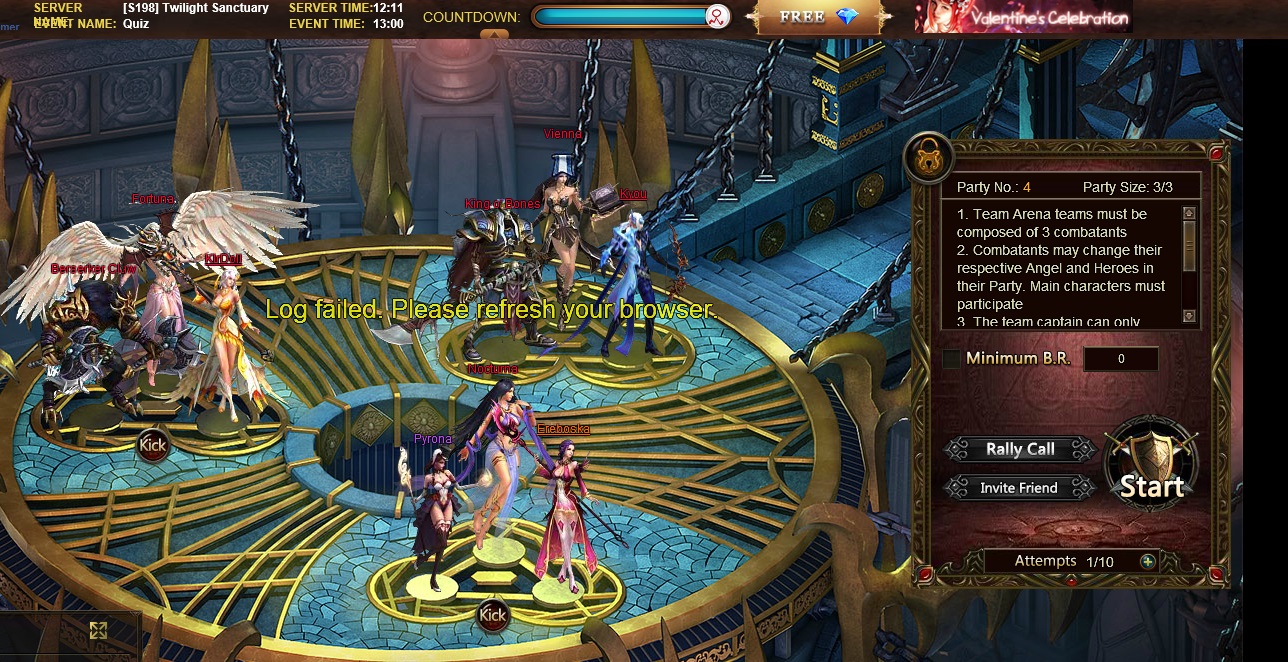
Task: Collapse the top bar with the small arrow
Action: coord(487,35)
